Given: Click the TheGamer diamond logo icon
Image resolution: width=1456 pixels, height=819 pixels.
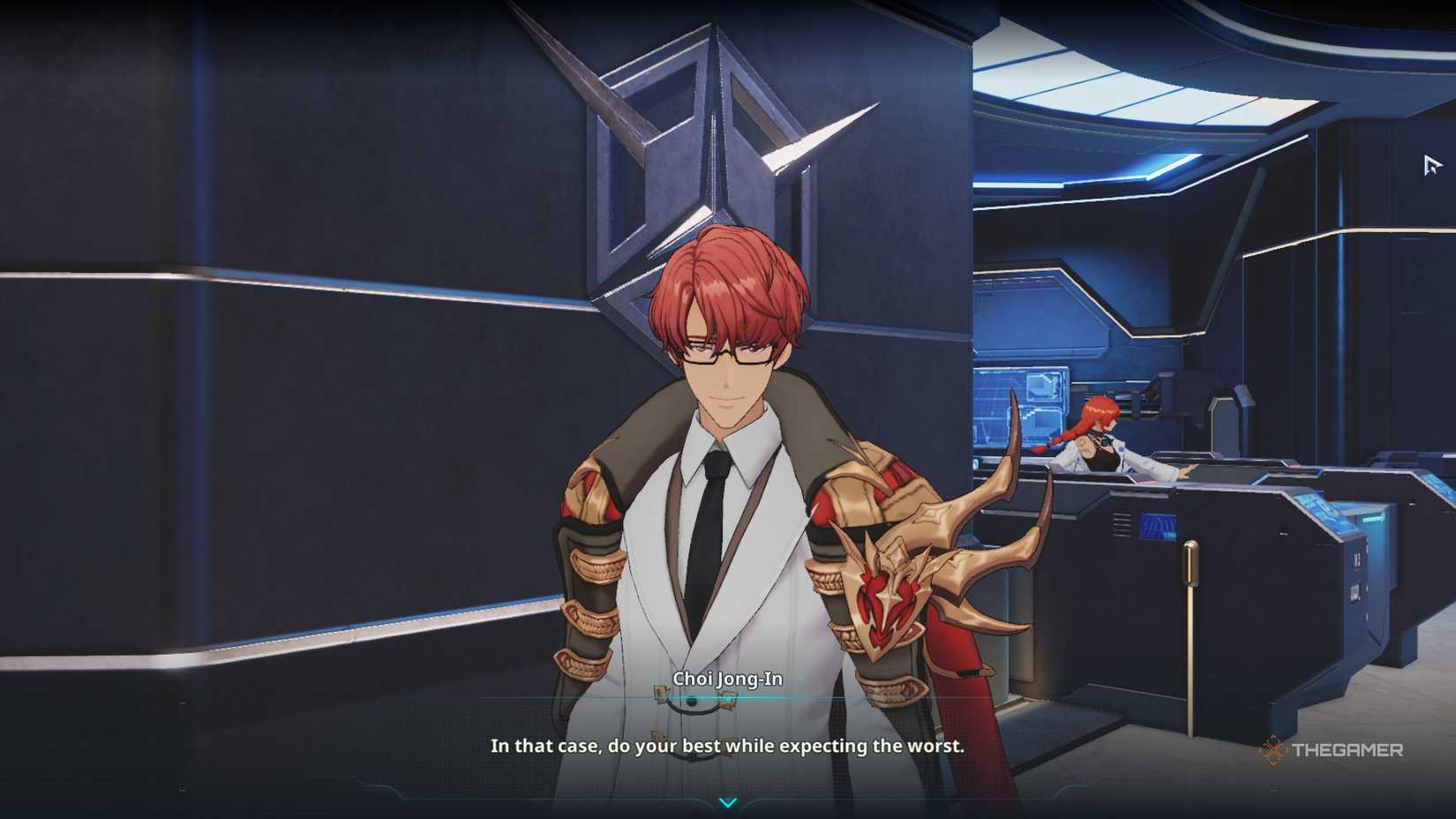Looking at the screenshot, I should tap(1273, 751).
